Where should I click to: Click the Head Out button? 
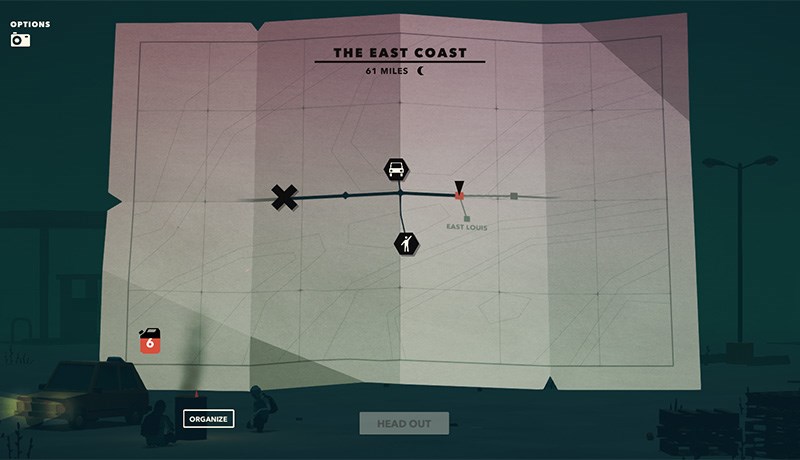[x=404, y=423]
